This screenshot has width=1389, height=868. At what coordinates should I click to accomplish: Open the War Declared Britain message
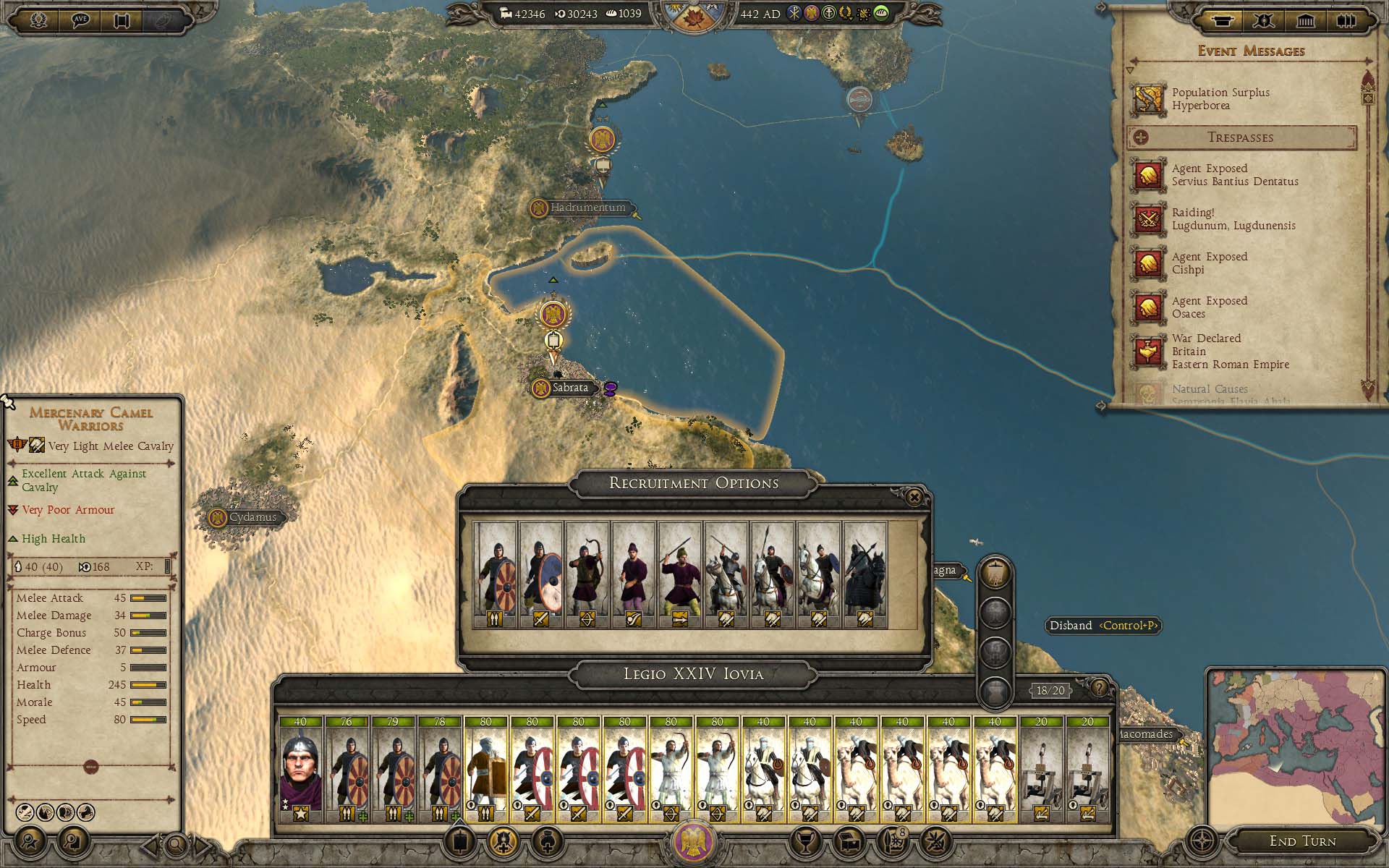(x=1230, y=352)
